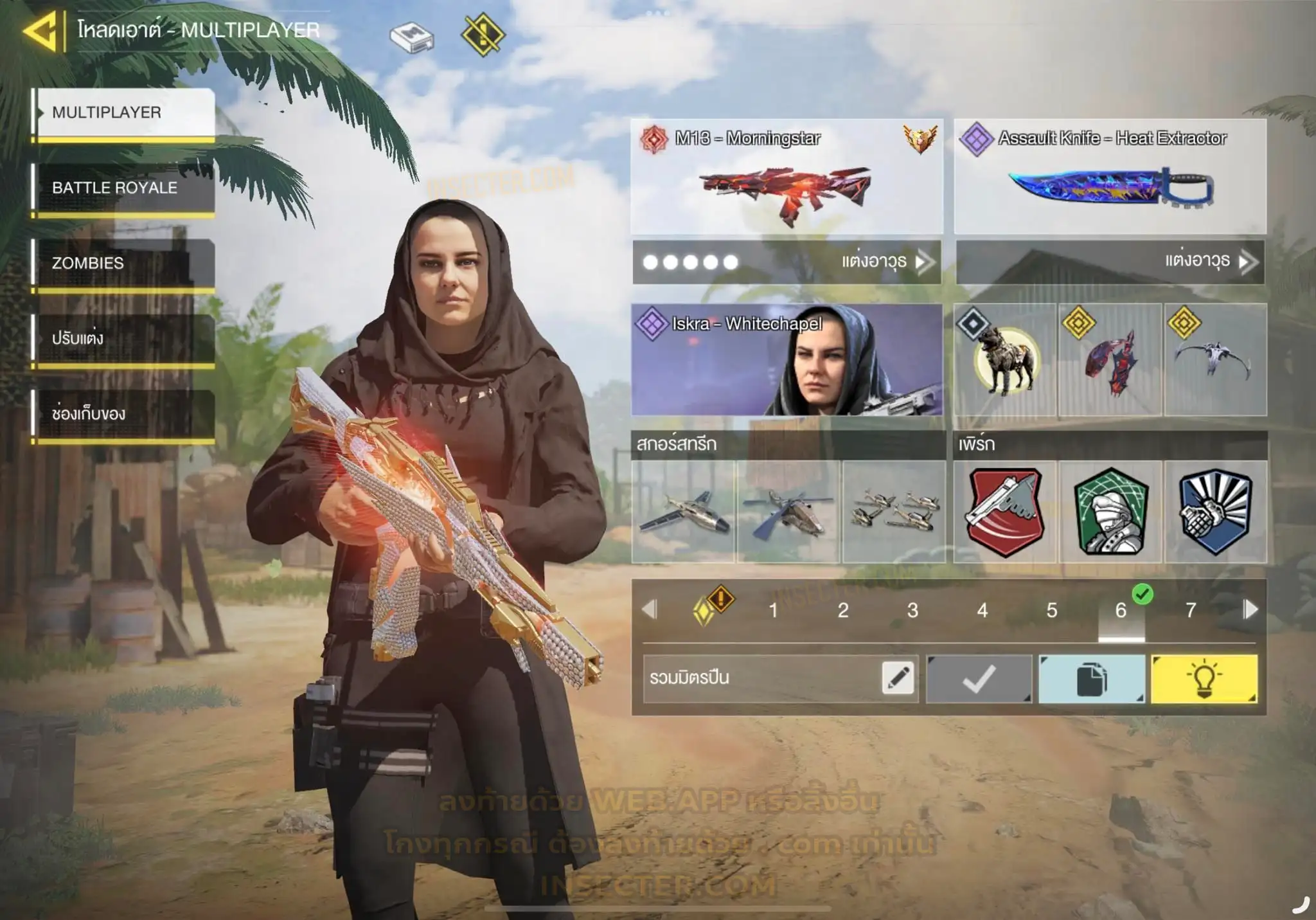This screenshot has width=1316, height=920.
Task: Switch to loadout slot 7
Action: (1191, 610)
